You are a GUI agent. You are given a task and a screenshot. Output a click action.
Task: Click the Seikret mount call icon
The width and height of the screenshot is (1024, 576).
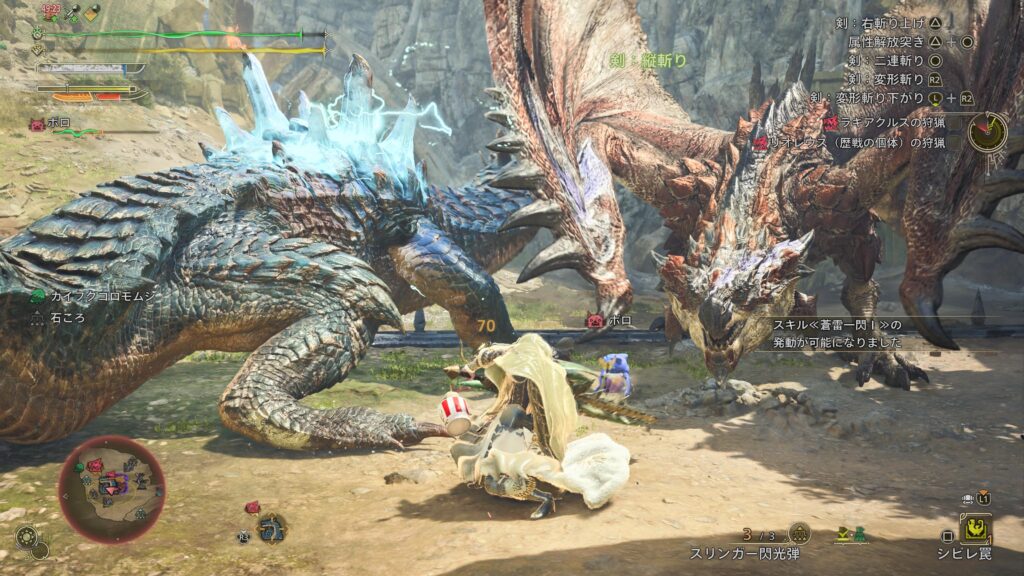click(x=271, y=527)
